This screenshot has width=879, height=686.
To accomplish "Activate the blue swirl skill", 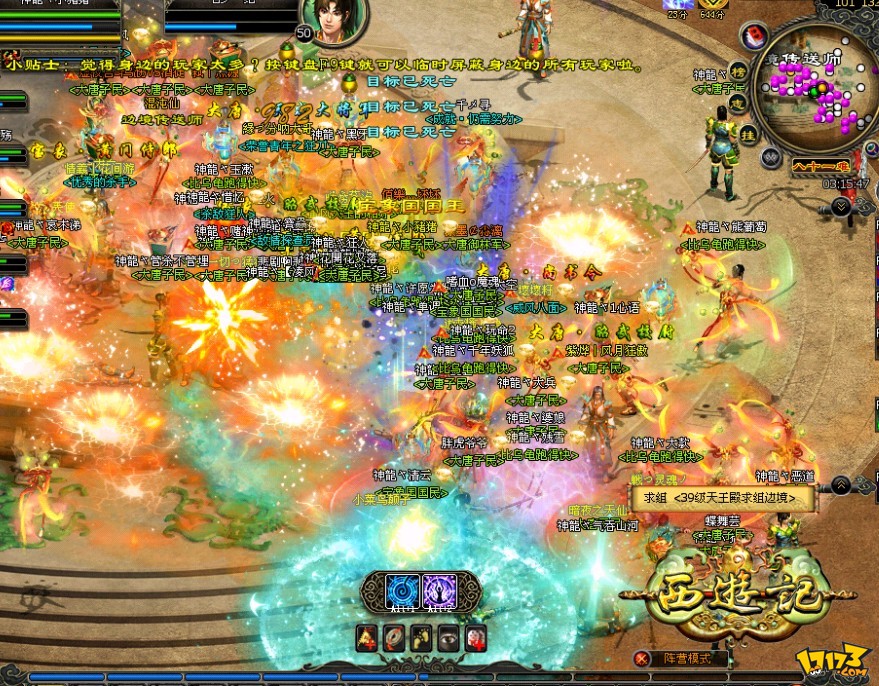I will click(x=403, y=590).
